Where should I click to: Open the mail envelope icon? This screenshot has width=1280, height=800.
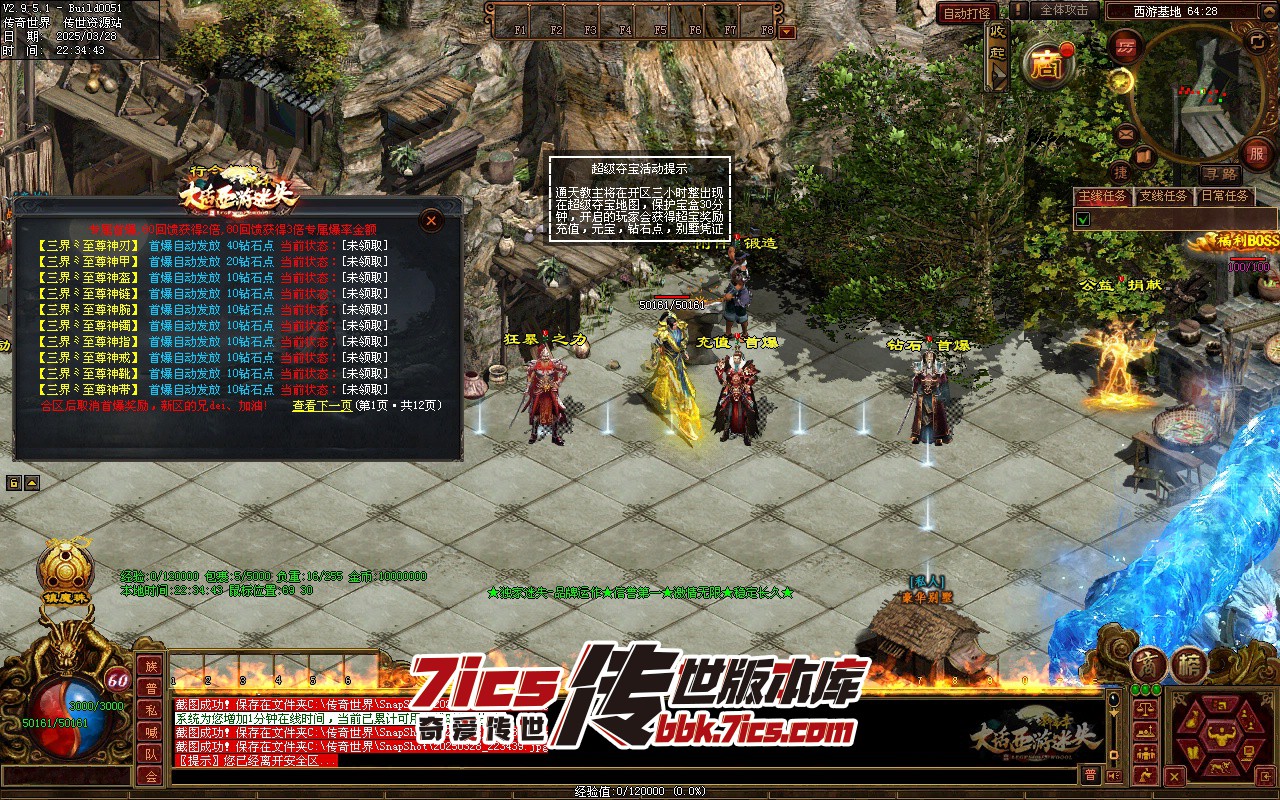click(x=1127, y=133)
